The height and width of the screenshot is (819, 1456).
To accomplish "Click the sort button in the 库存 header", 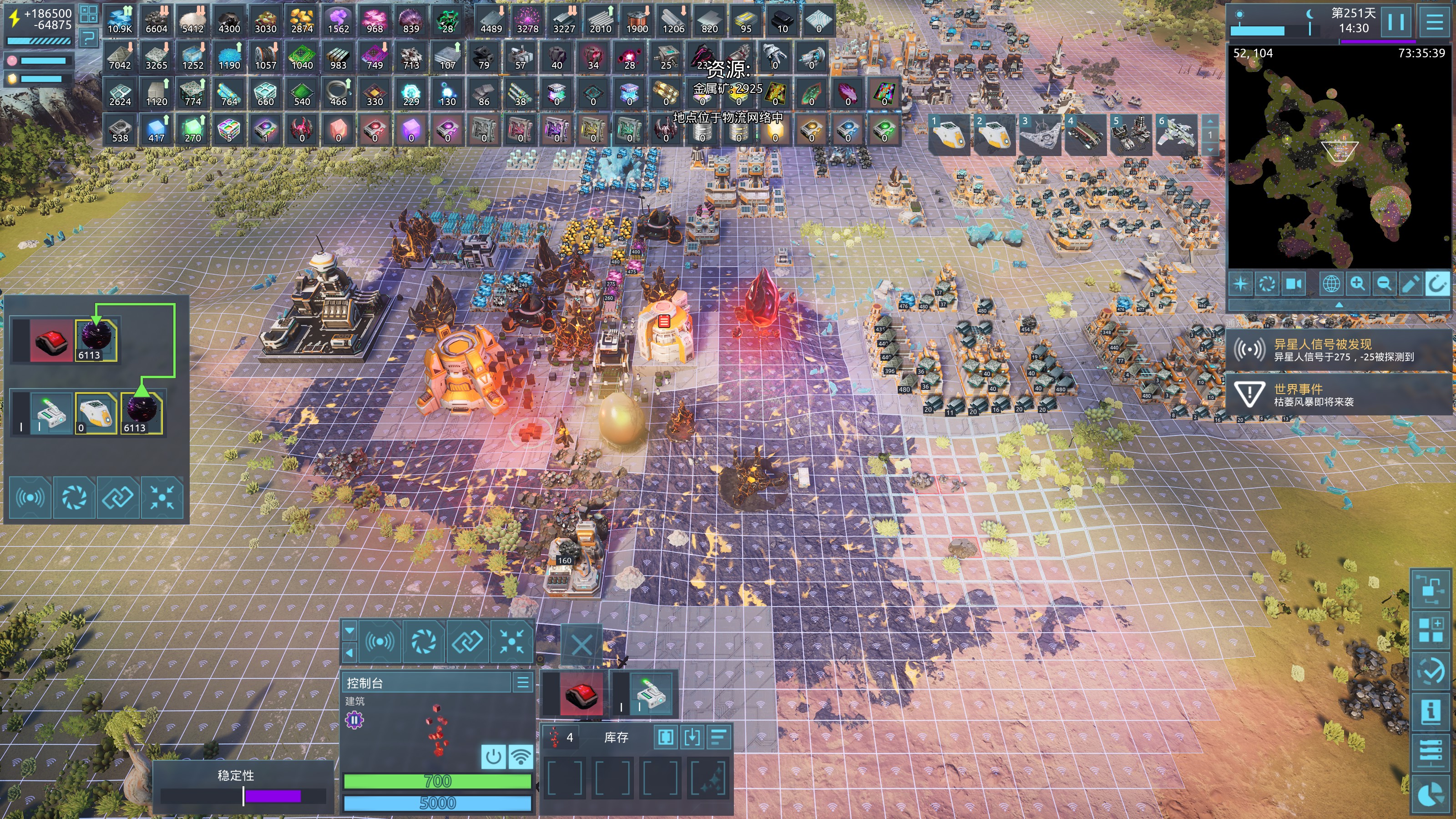I will pos(718,737).
